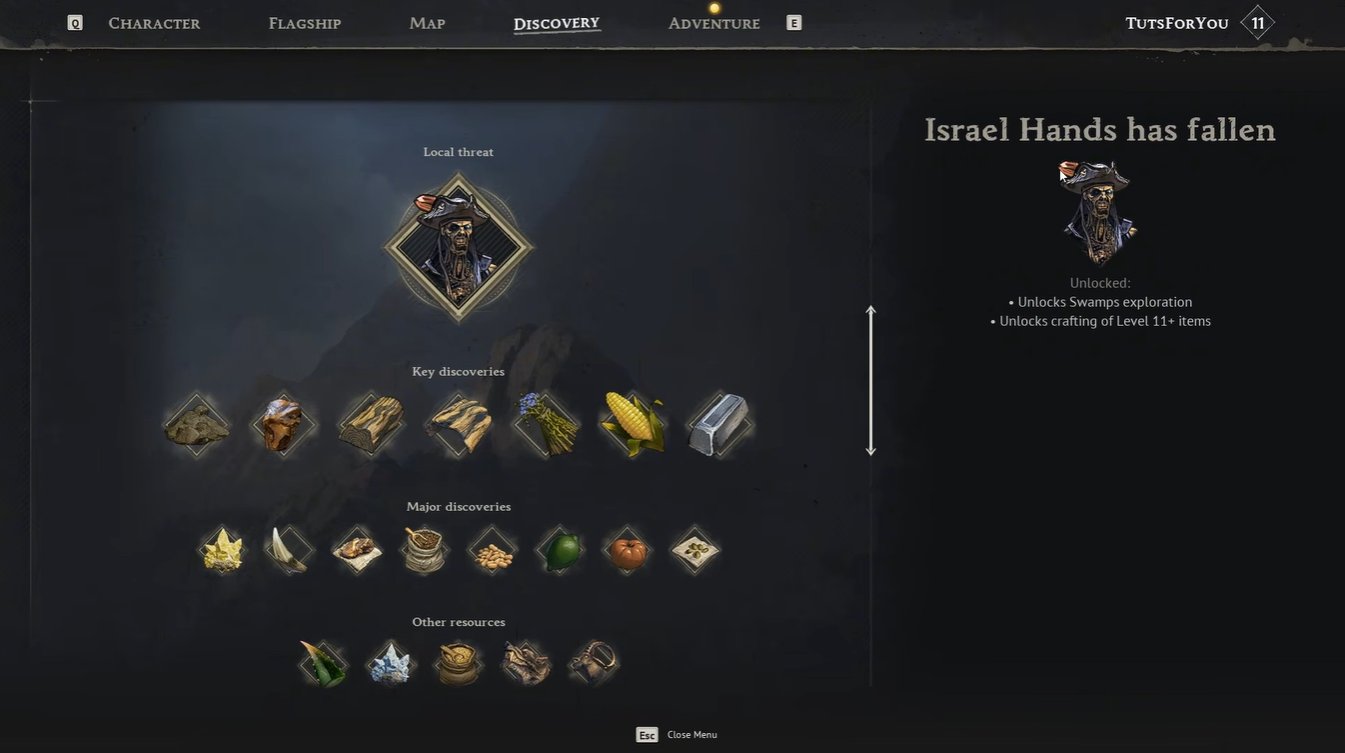Select the pumpkin Major discovery icon
1345x753 pixels.
click(x=626, y=548)
